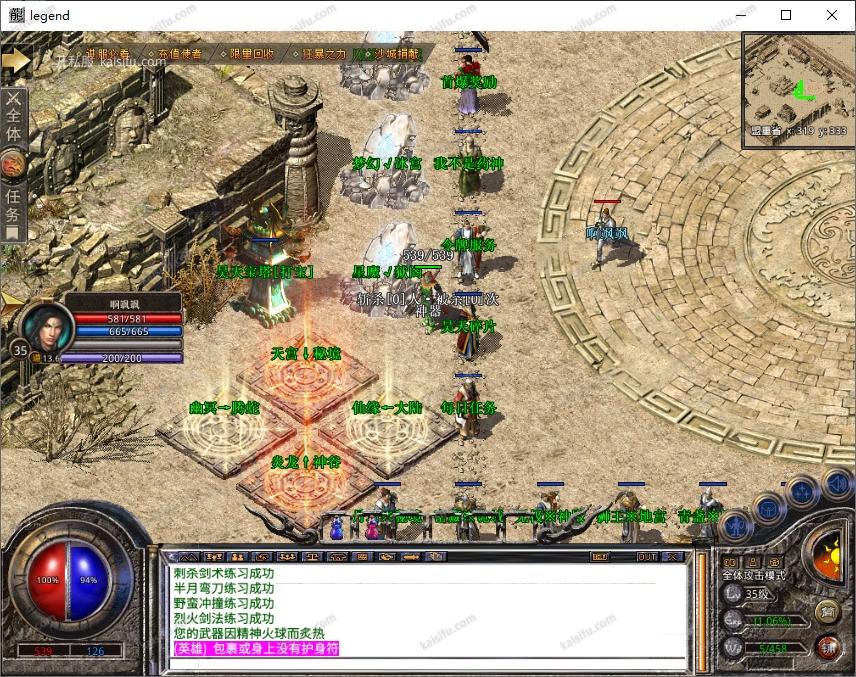Close the legend window

pyautogui.click(x=832, y=15)
